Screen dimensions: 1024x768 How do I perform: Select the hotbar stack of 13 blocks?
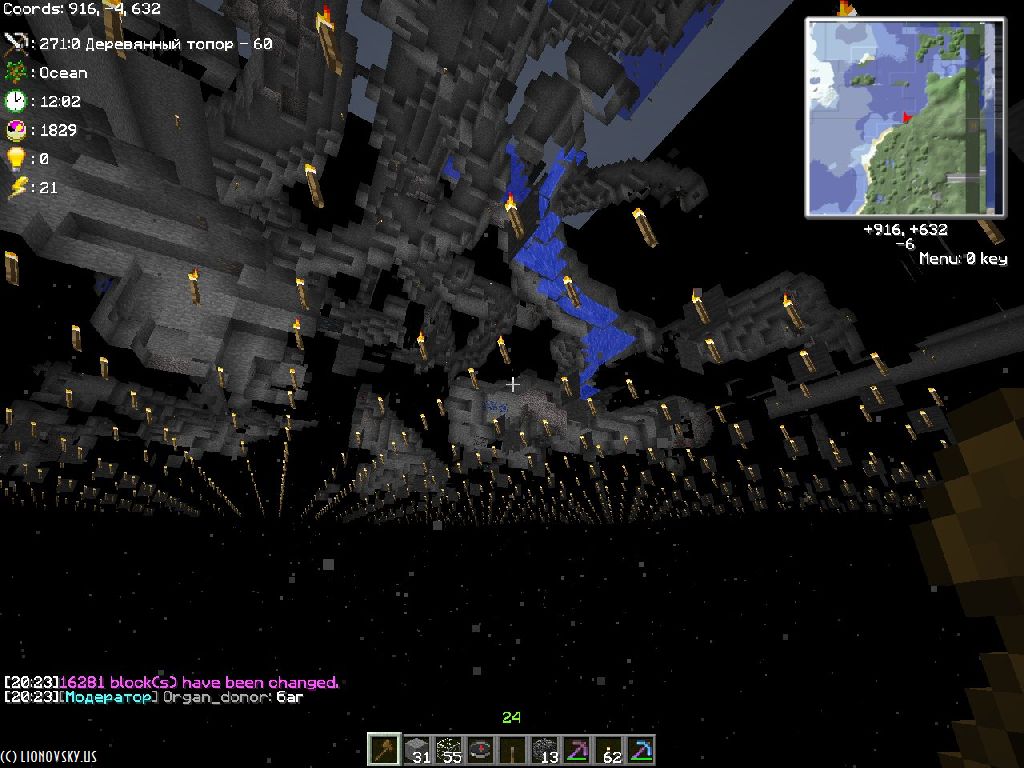click(545, 749)
